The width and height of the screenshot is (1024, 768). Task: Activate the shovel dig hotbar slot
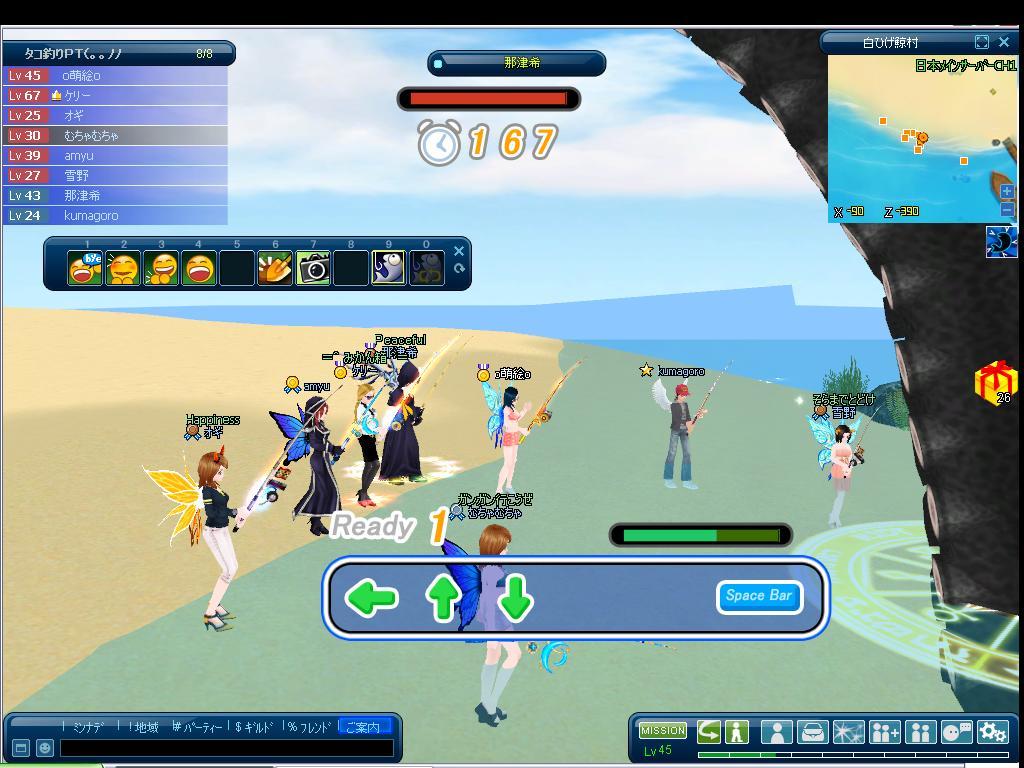pos(275,268)
